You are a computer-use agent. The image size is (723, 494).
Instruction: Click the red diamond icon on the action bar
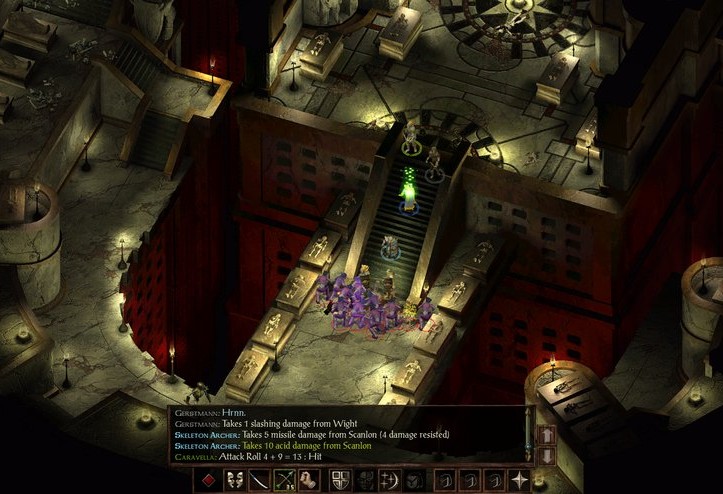[207, 479]
